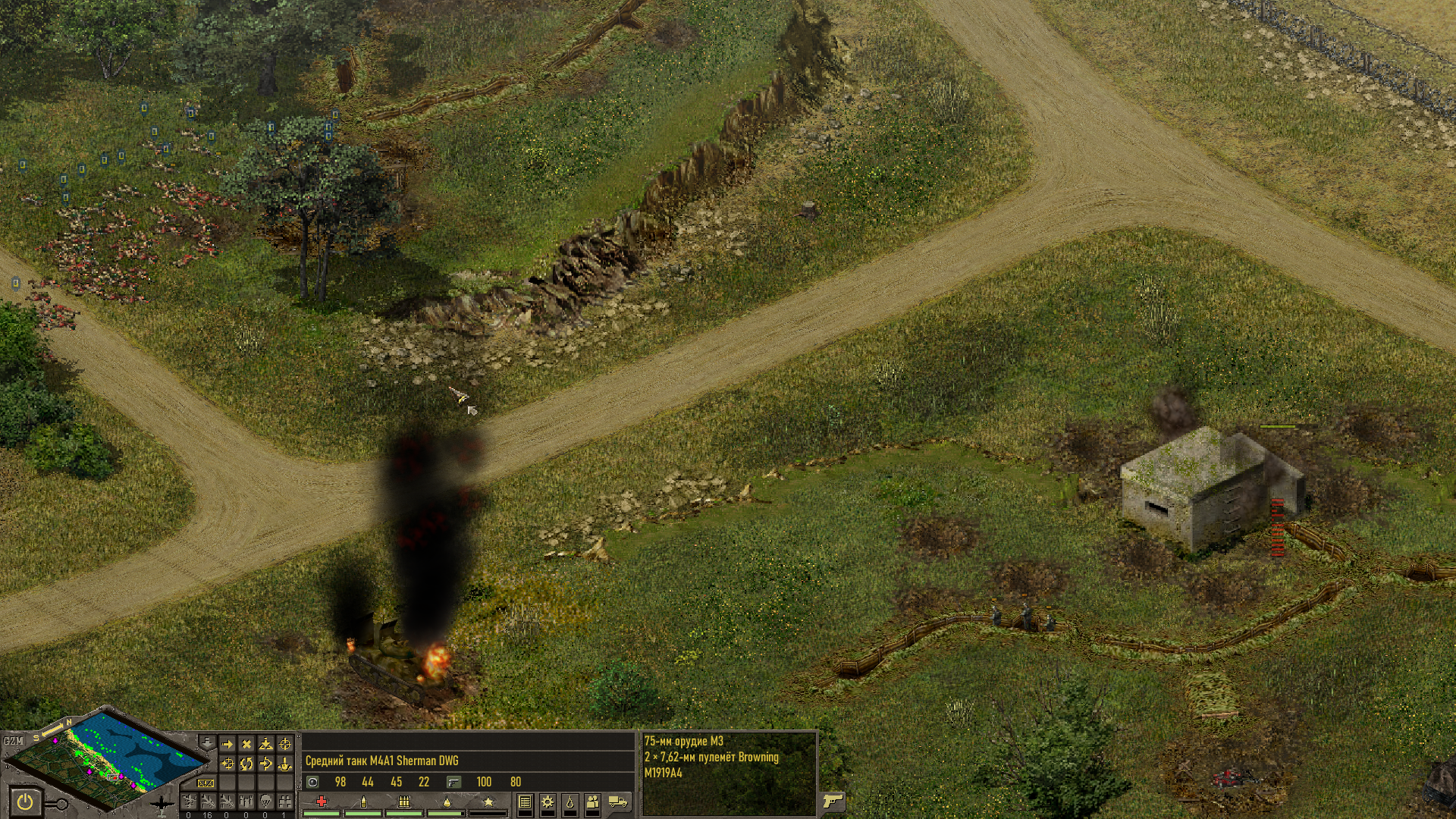Issue the move order with the arrow icon

tap(227, 745)
